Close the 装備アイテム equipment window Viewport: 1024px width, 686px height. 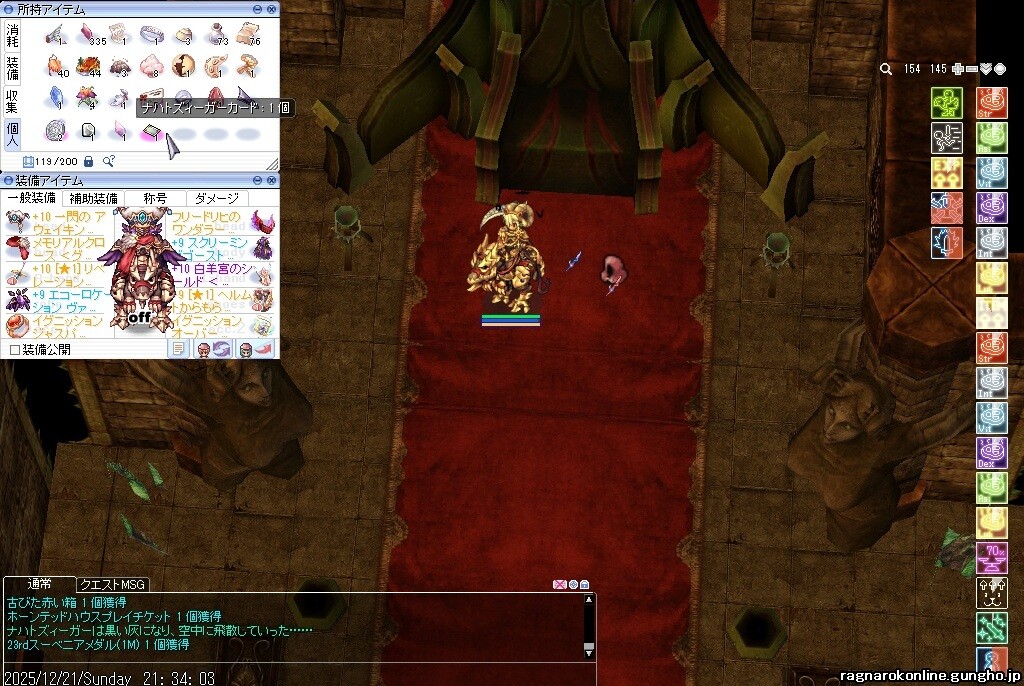point(272,180)
